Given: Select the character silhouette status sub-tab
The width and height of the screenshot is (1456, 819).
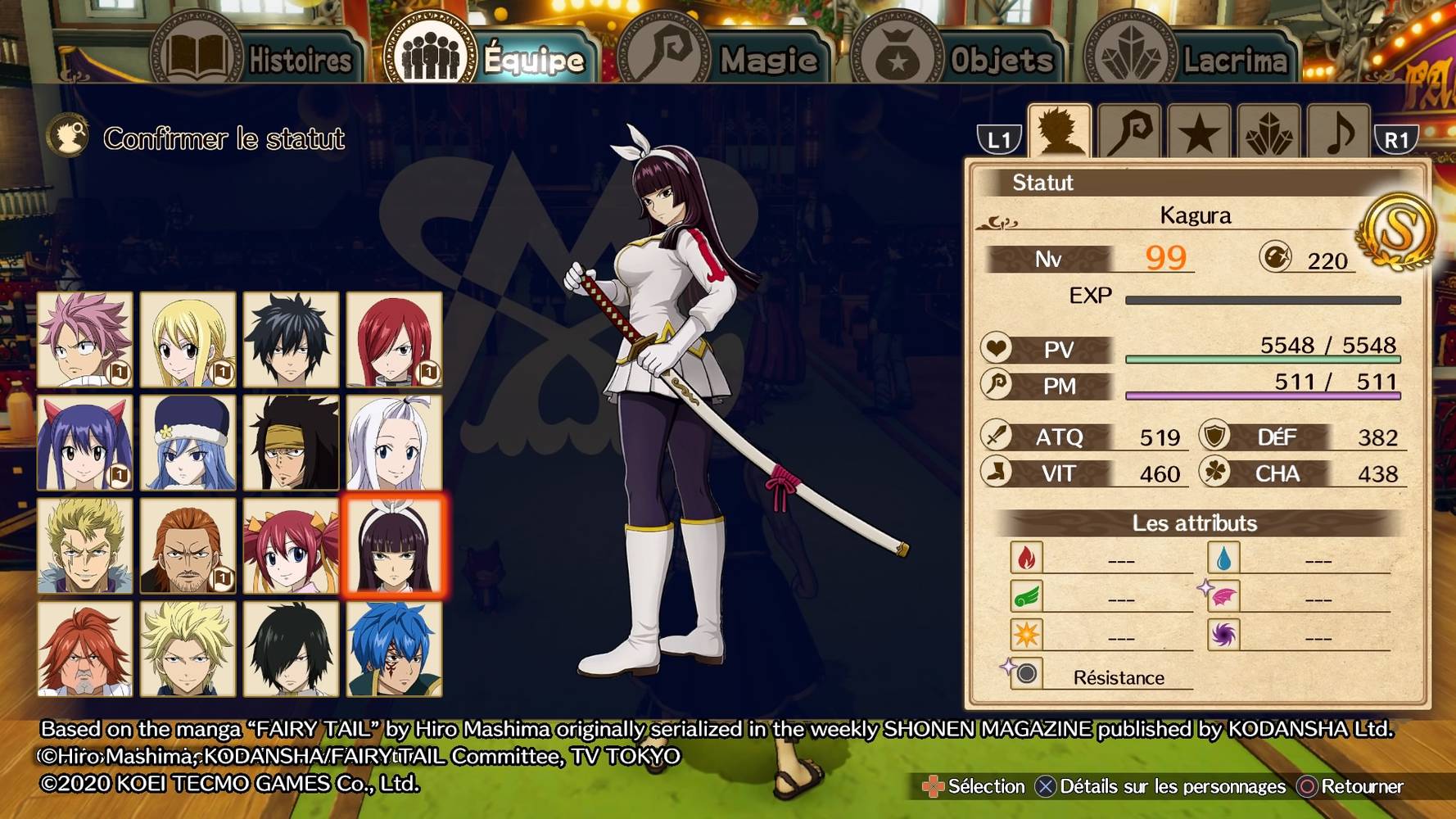Looking at the screenshot, I should pyautogui.click(x=1060, y=131).
